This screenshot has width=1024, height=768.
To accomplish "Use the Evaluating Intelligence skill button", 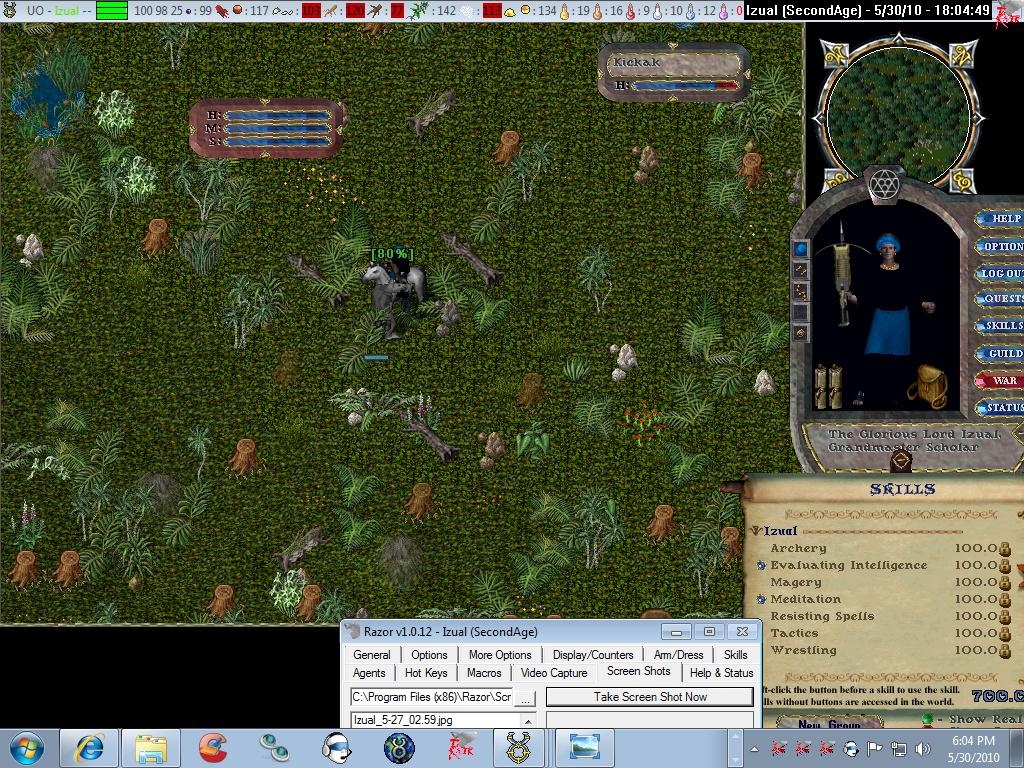I will (x=762, y=566).
